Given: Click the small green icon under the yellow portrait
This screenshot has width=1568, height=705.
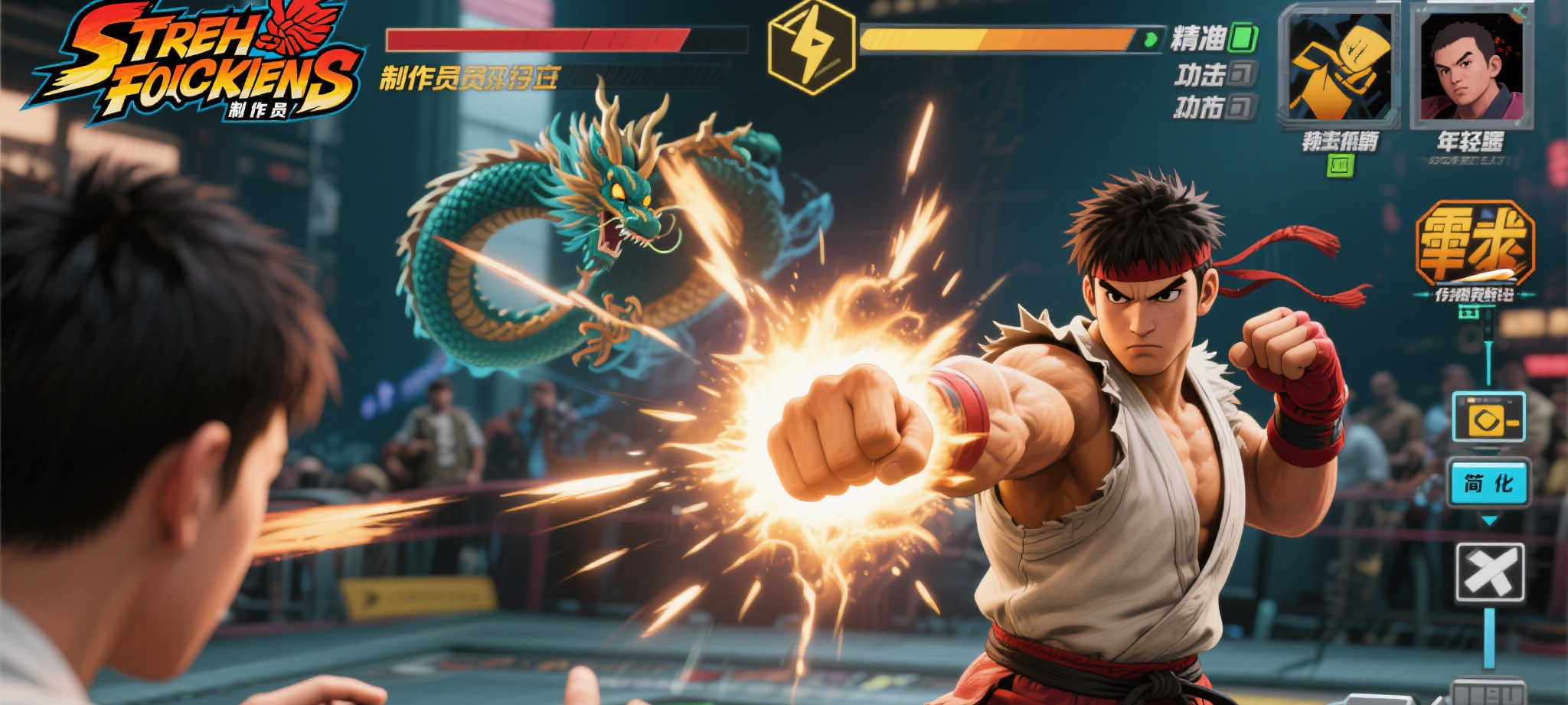Looking at the screenshot, I should pos(1340,165).
